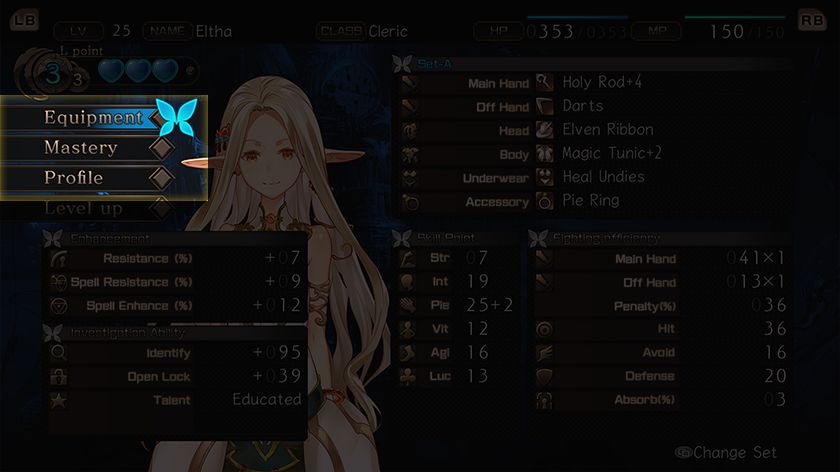Select the Darts off hand slot

(x=583, y=106)
